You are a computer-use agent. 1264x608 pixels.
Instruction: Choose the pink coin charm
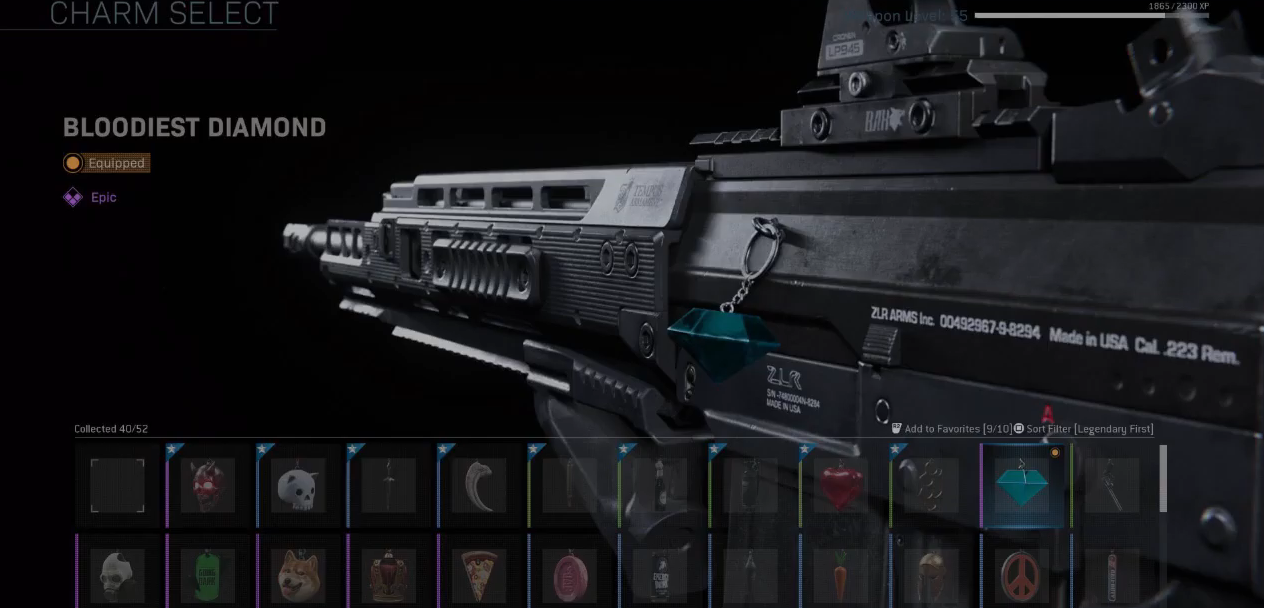569,575
